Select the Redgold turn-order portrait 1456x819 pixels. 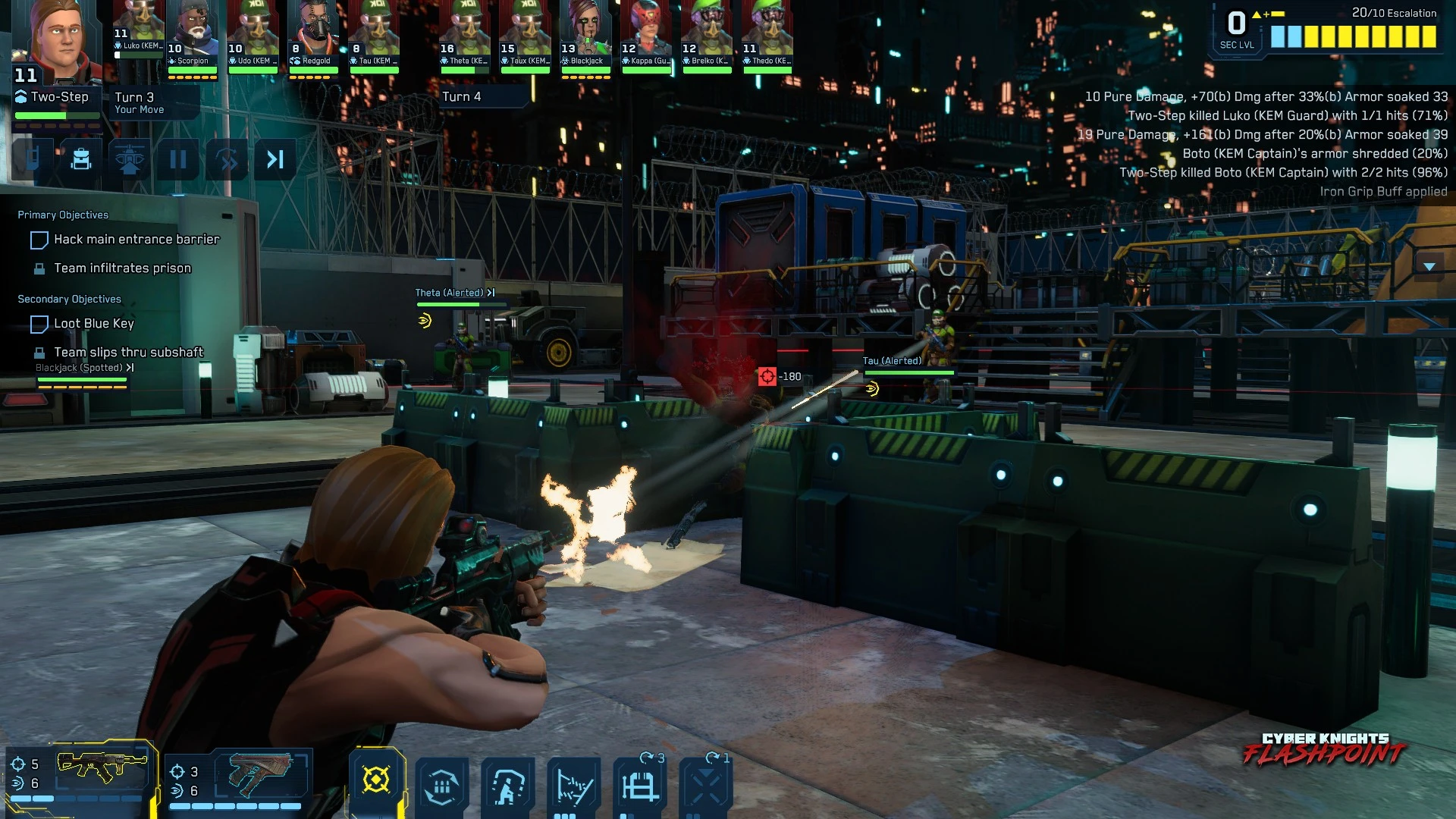(x=314, y=34)
